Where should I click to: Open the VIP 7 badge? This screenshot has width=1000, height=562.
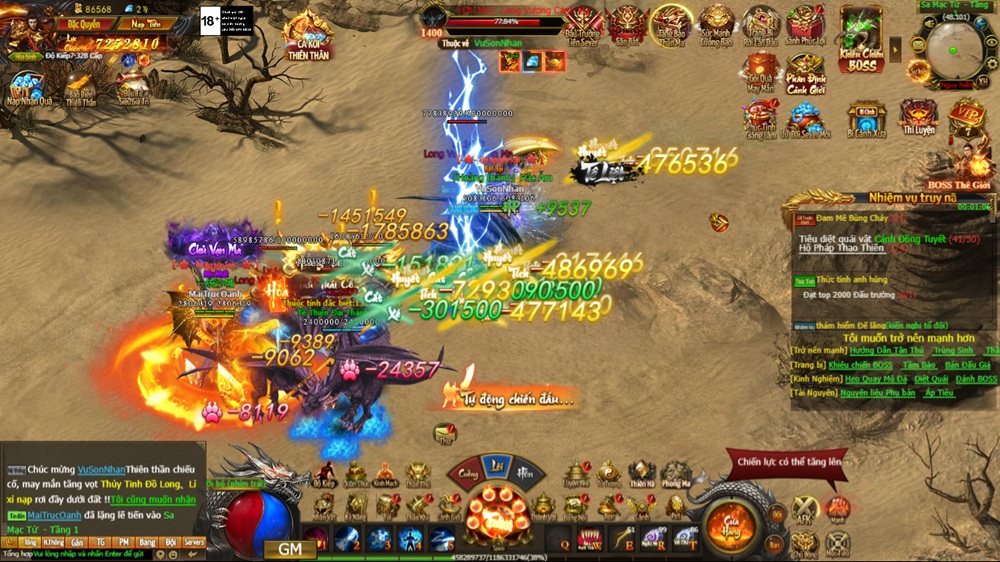click(x=965, y=115)
